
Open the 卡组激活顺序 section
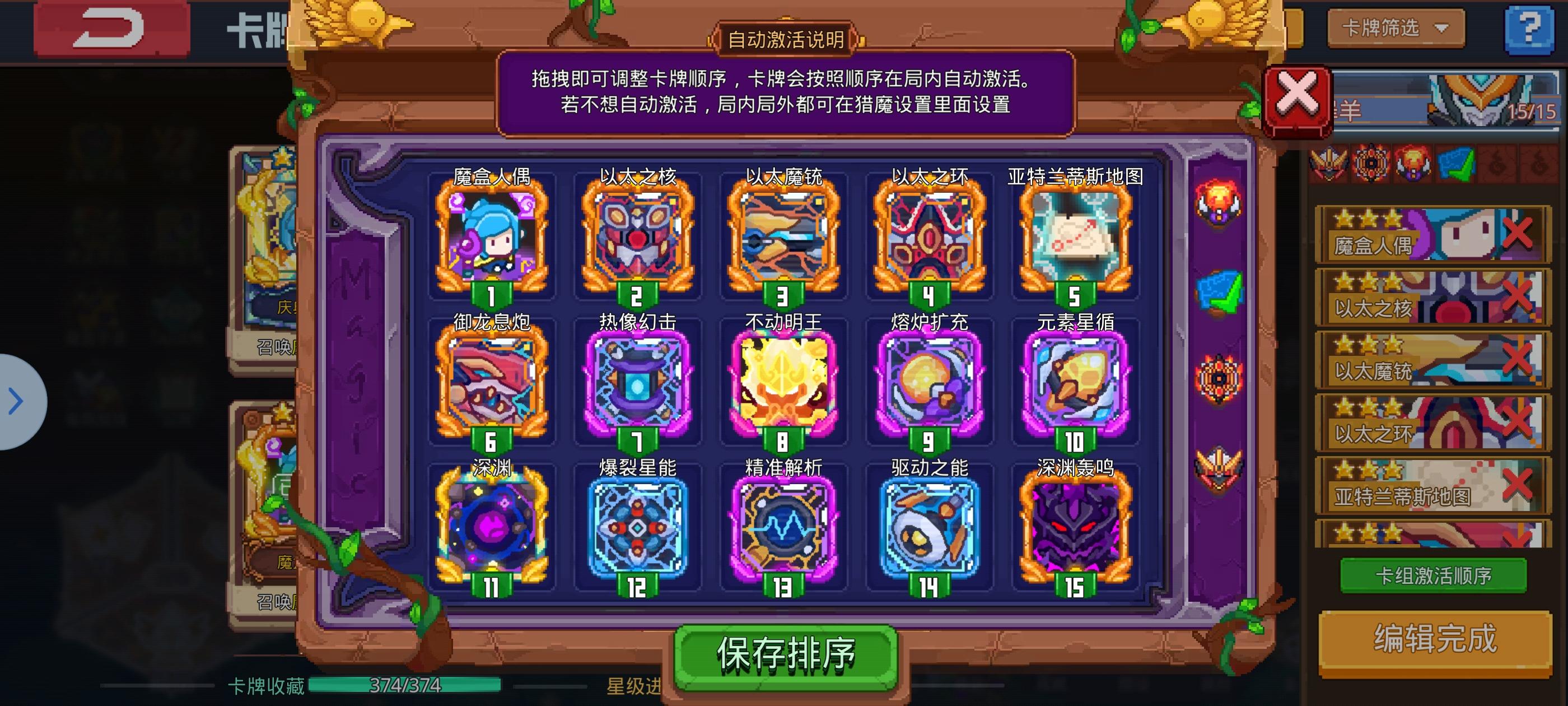[x=1435, y=575]
